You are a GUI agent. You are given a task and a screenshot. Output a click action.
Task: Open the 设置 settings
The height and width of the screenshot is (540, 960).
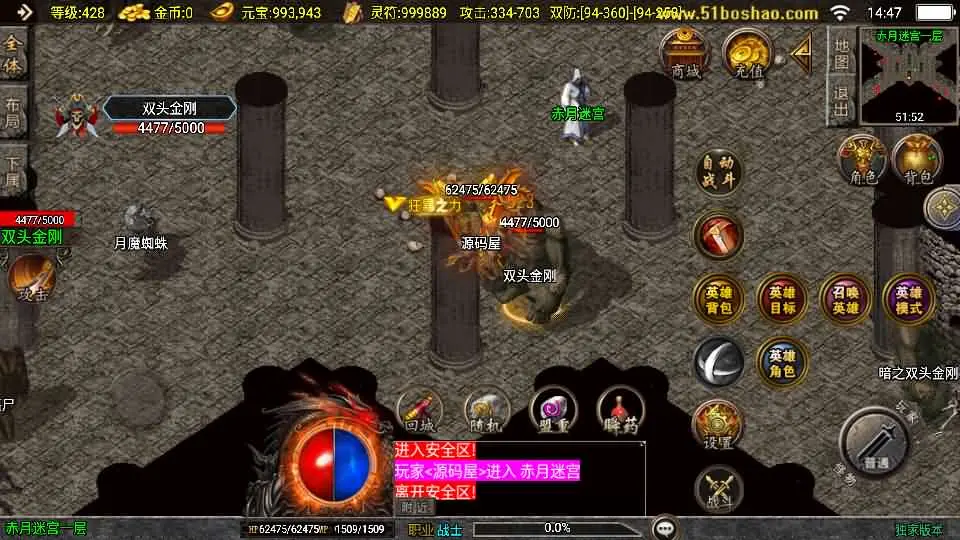[x=718, y=425]
